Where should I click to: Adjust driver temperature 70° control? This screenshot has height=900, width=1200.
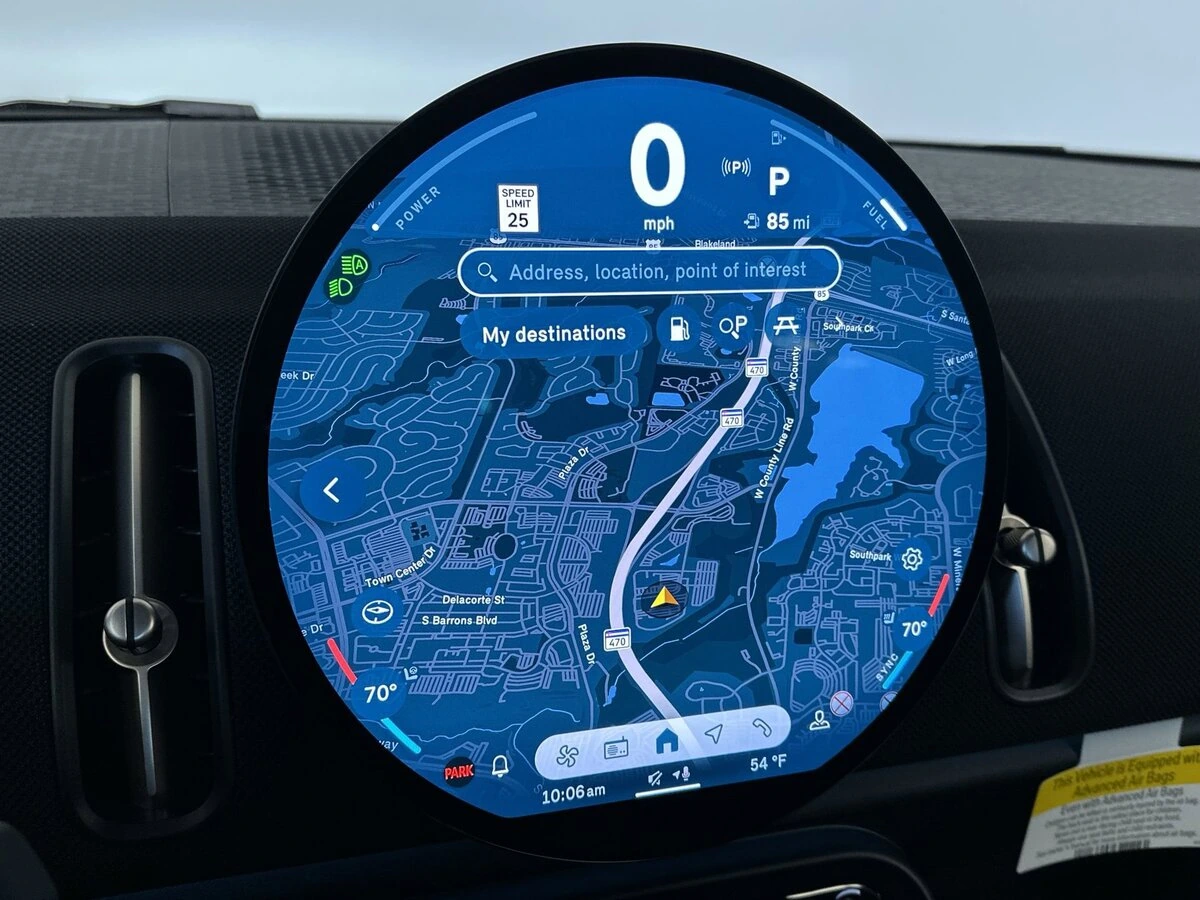pyautogui.click(x=381, y=693)
